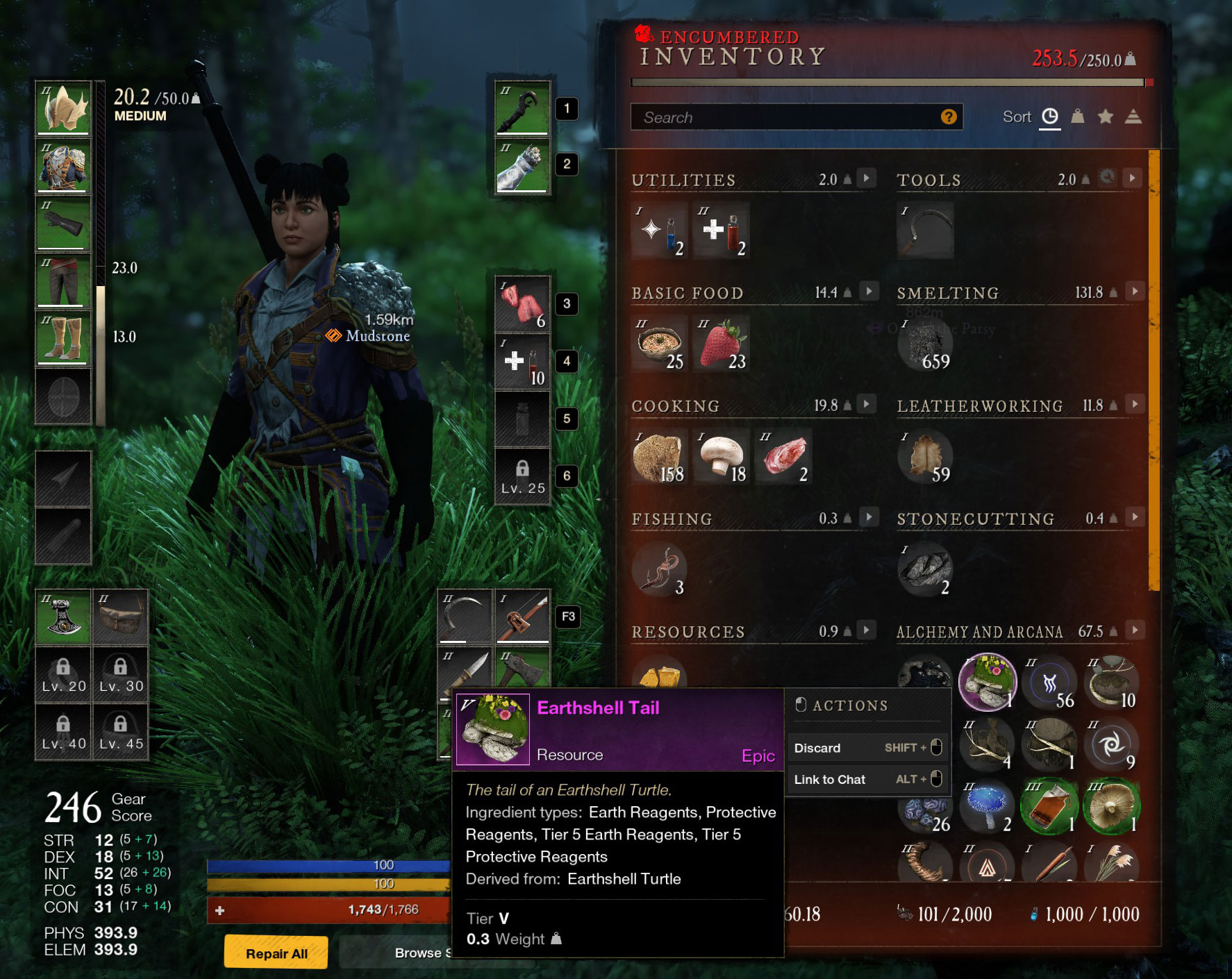The width and height of the screenshot is (1232, 979).
Task: Select the ice gauntlet in slot 2
Action: (x=522, y=166)
